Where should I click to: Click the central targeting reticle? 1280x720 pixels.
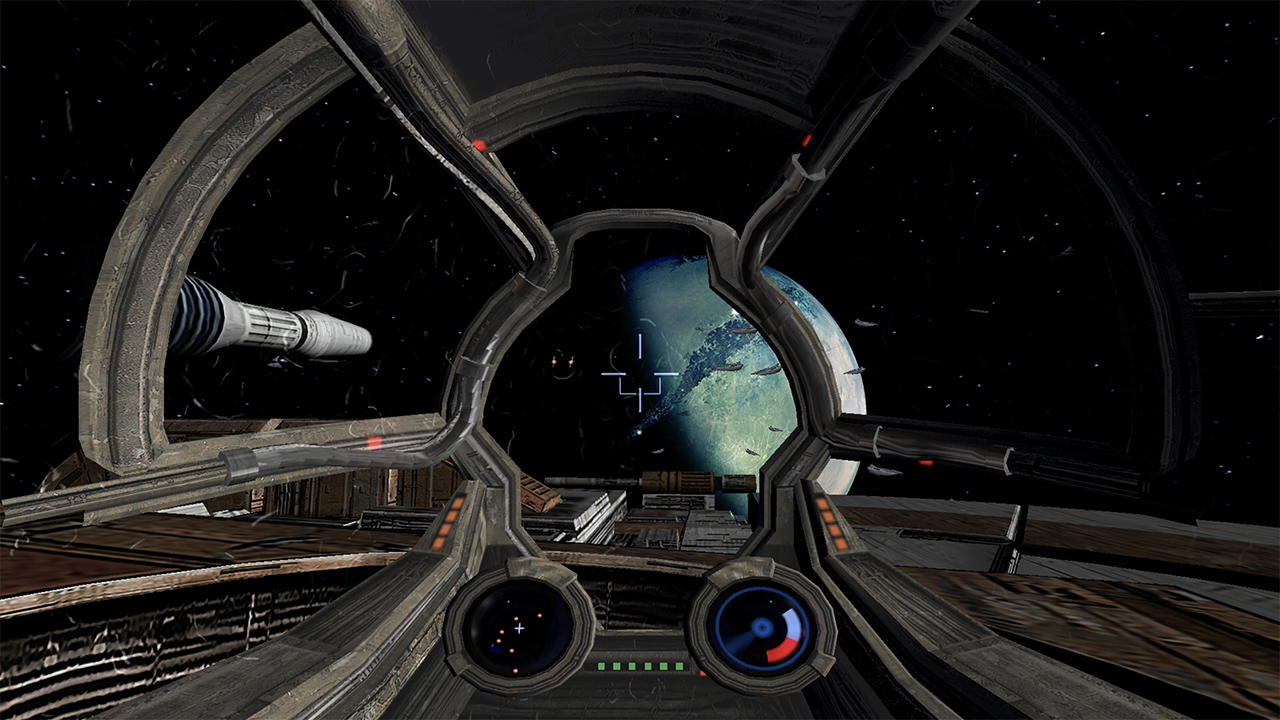640,372
